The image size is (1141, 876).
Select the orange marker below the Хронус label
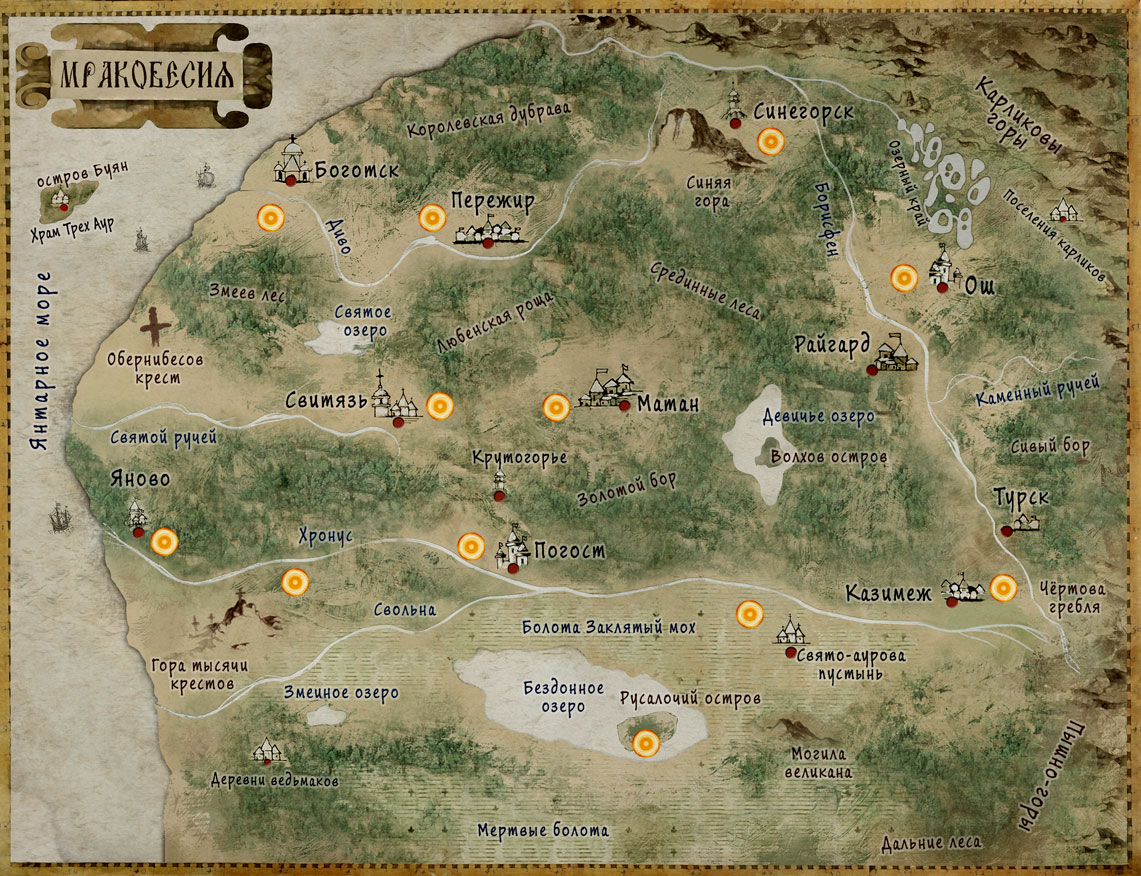294,582
